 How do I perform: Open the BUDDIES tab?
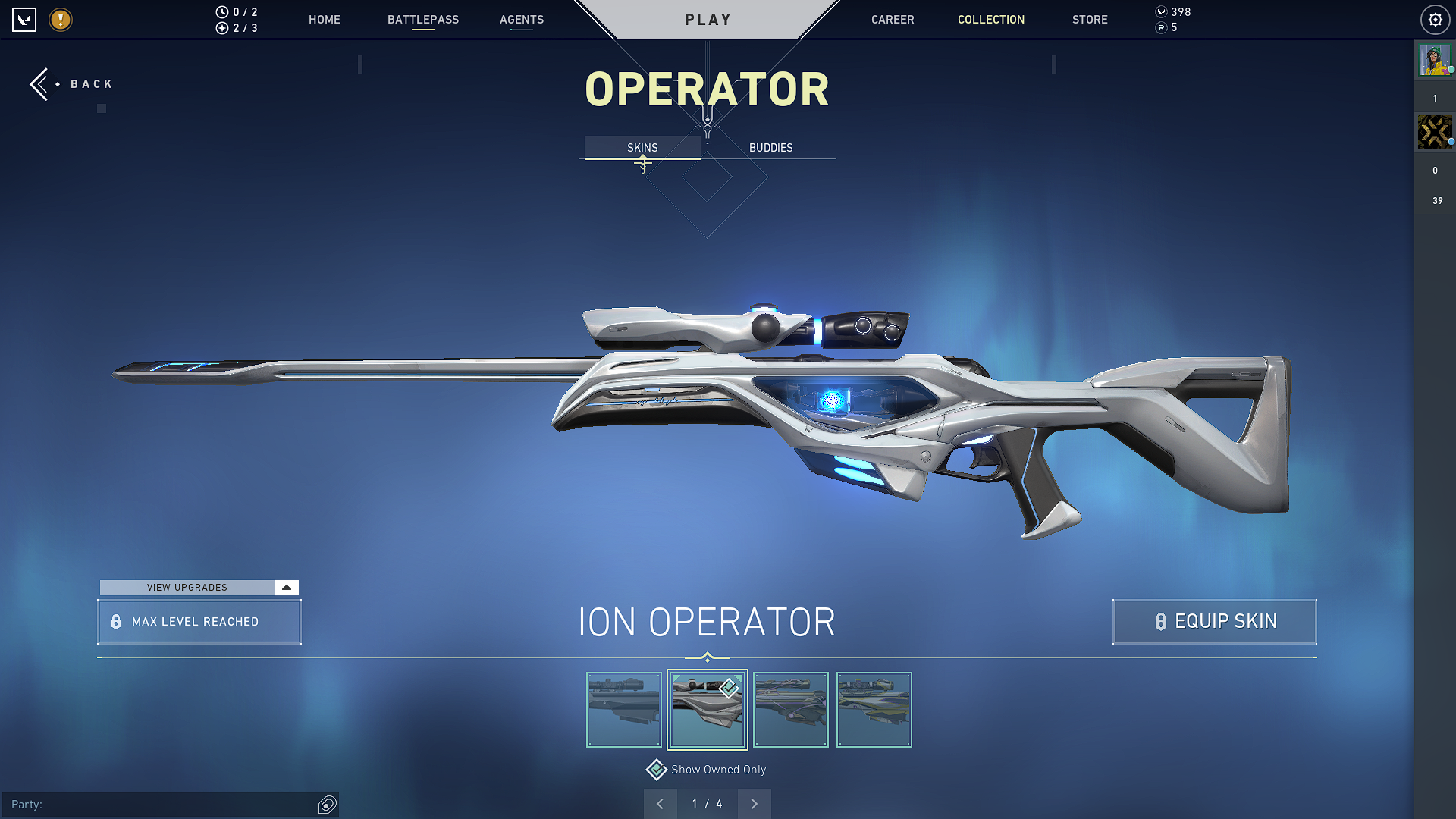(x=770, y=147)
